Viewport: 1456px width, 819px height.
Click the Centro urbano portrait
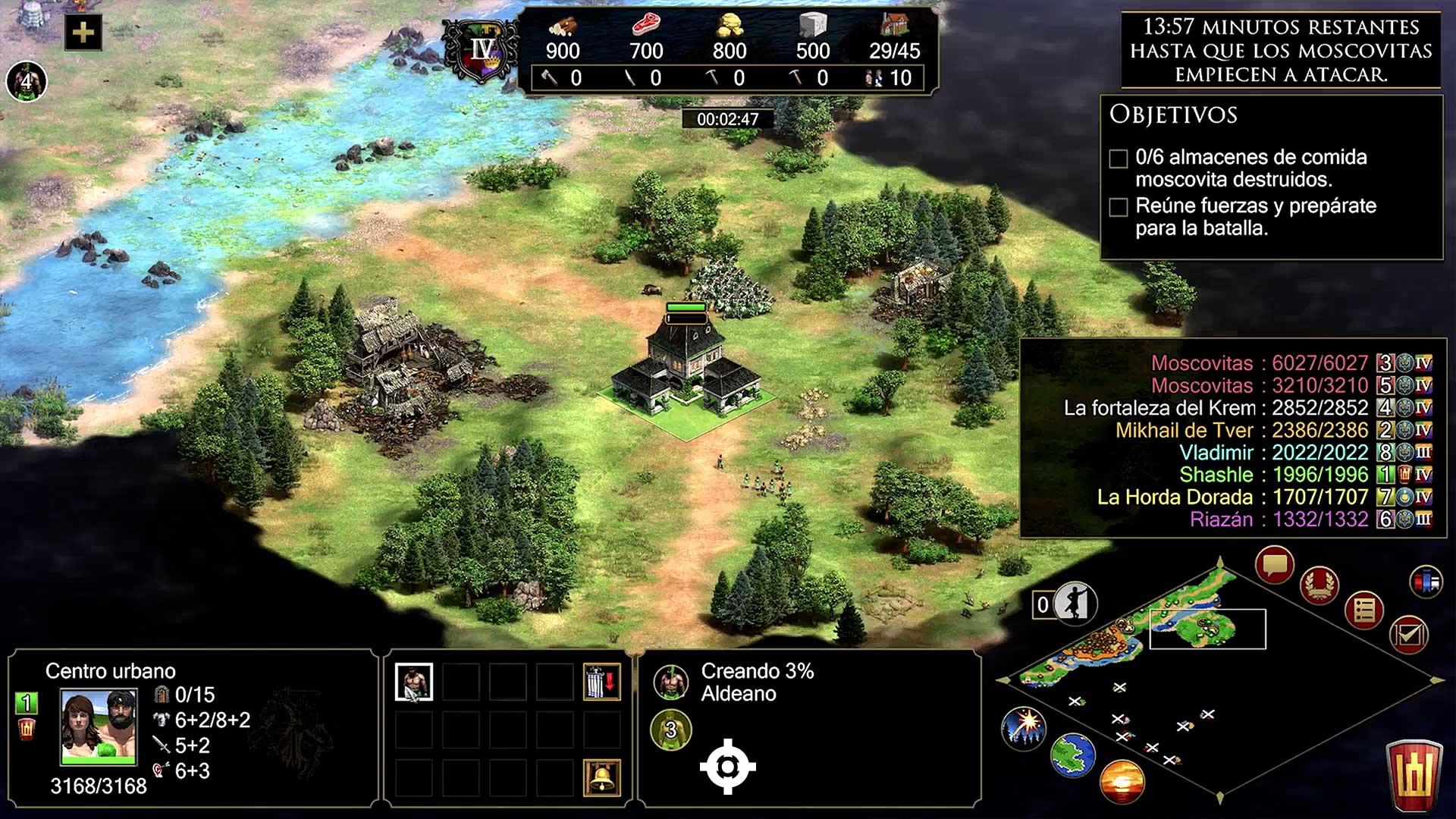point(99,726)
